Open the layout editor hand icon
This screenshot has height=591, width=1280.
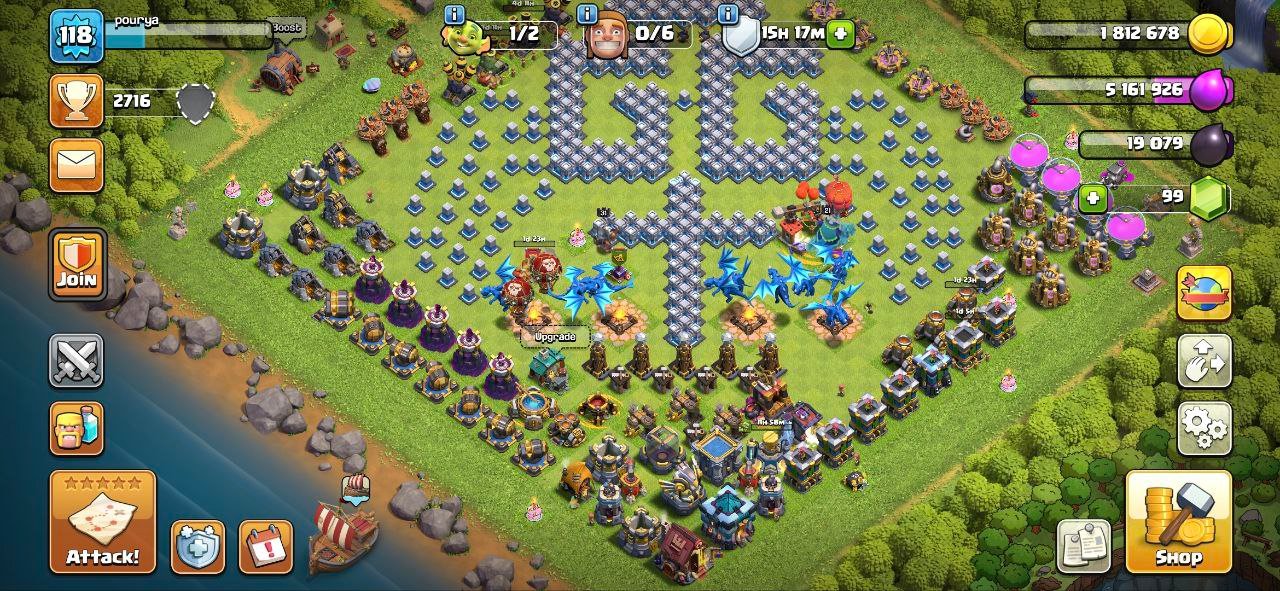pos(1204,361)
